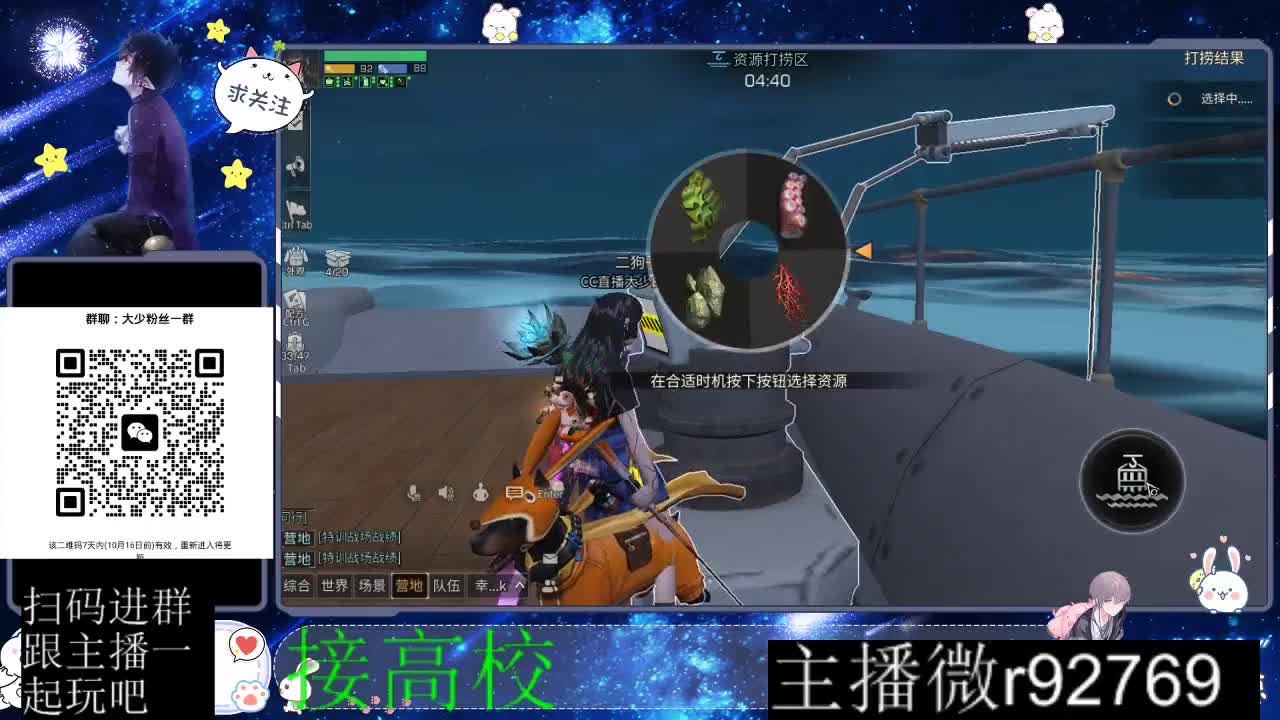
Task: Toggle the speaker icon in chat bar
Action: (444, 493)
